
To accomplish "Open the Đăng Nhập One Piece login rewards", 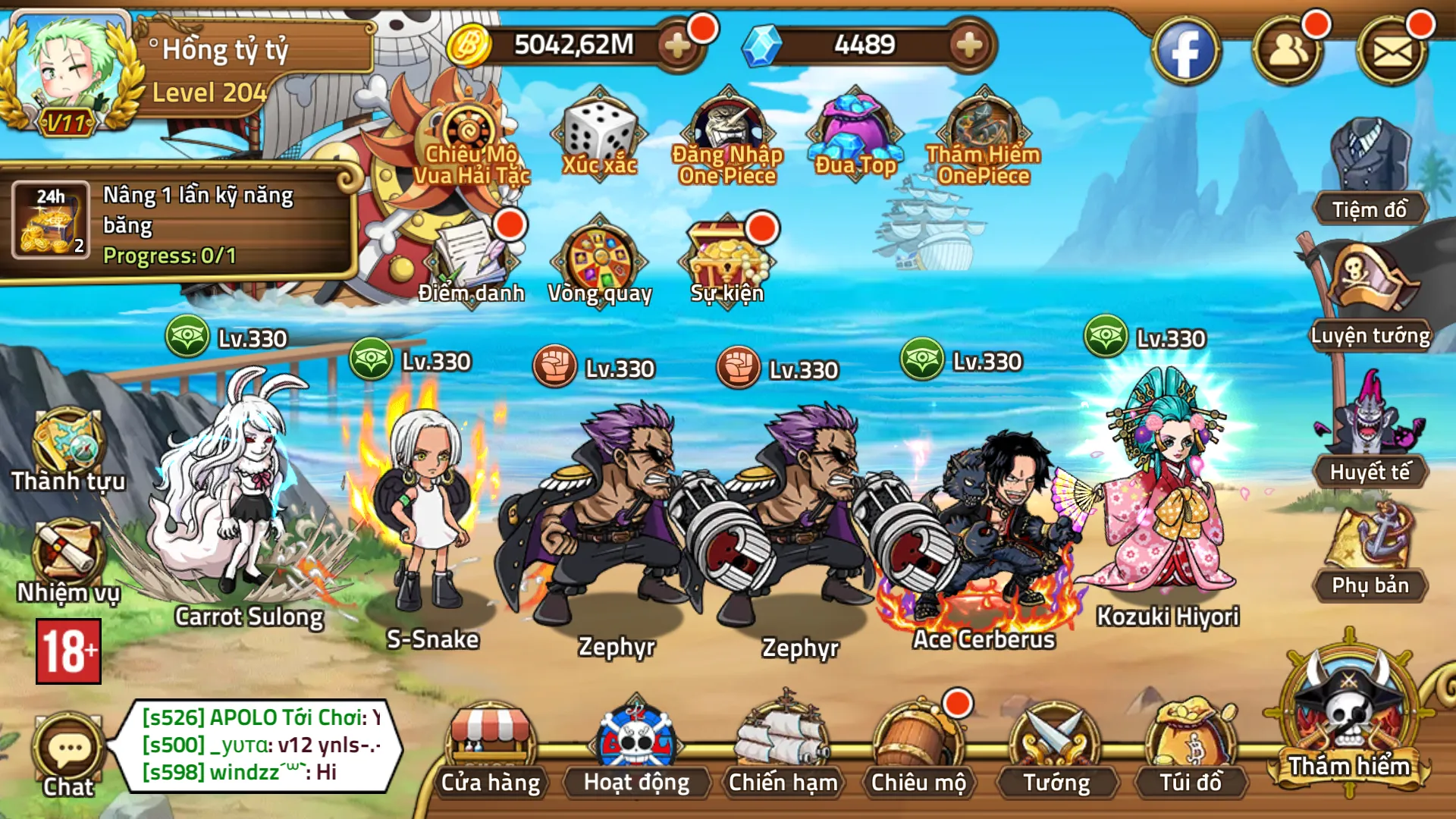I will [730, 136].
